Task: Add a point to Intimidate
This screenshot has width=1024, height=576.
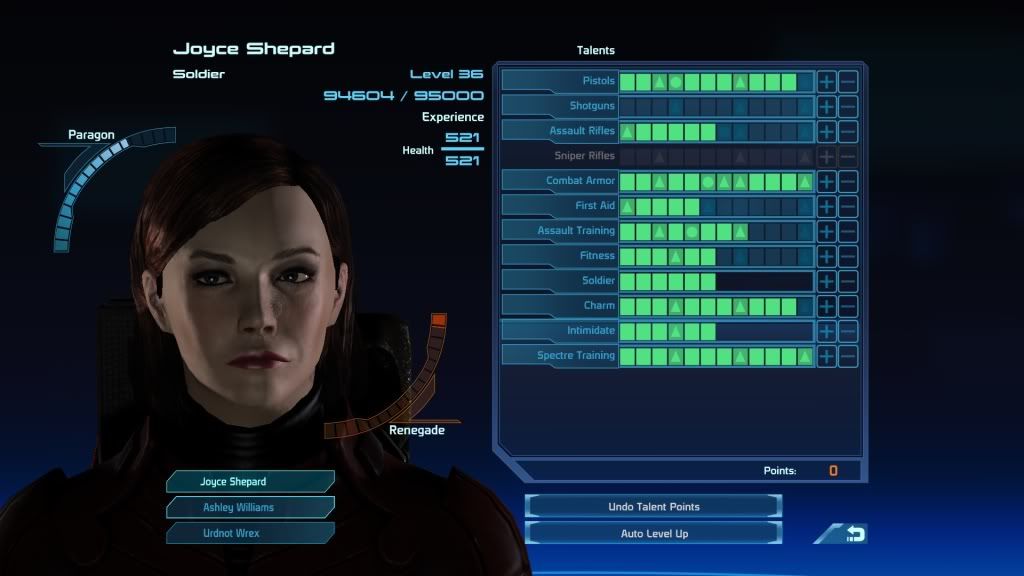Action: (x=827, y=331)
